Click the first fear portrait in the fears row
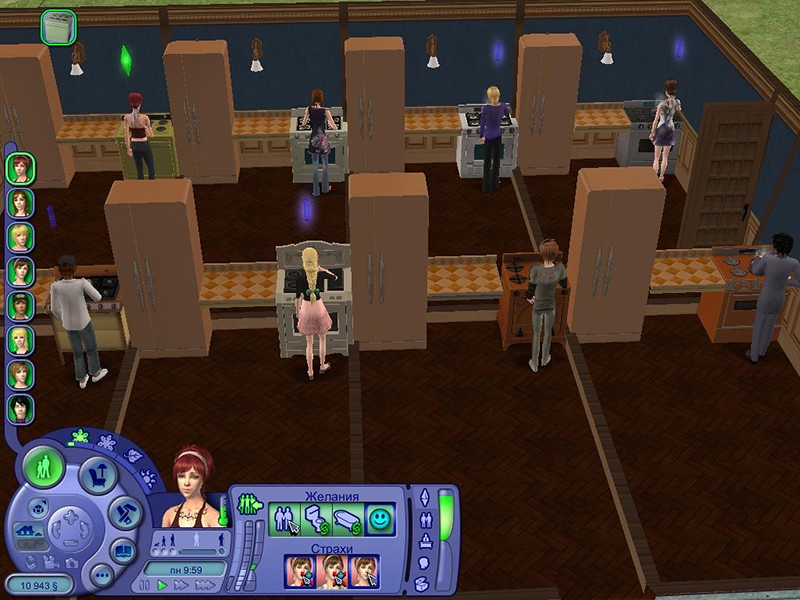 point(302,571)
